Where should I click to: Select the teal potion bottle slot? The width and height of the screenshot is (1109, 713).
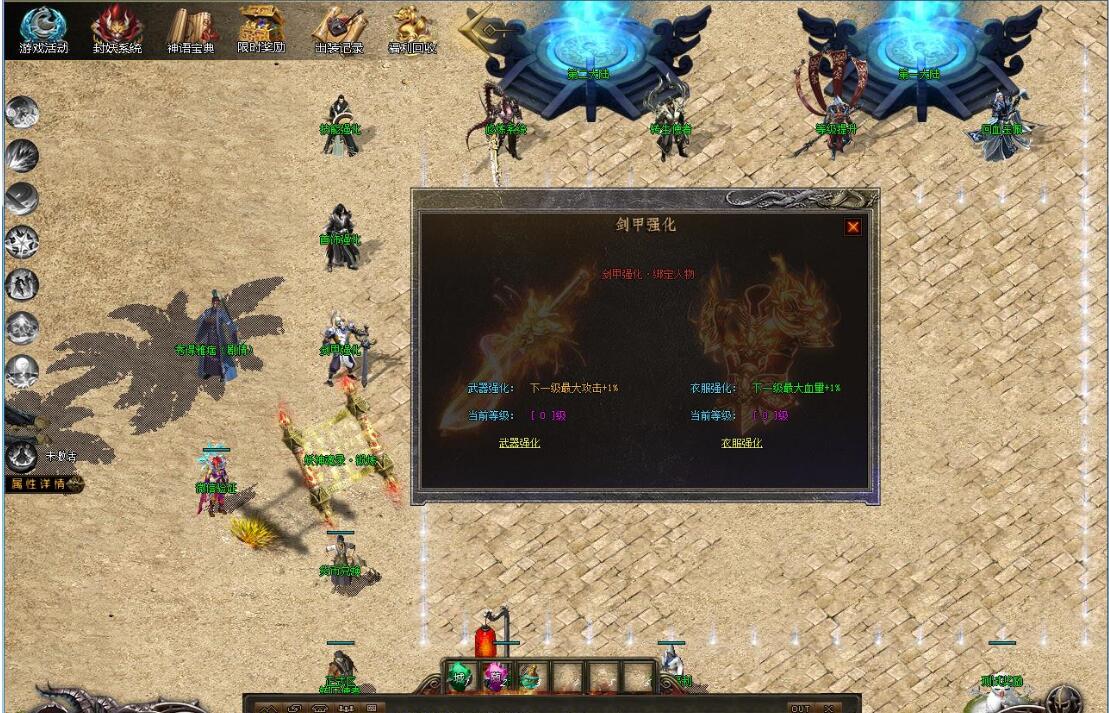(530, 677)
